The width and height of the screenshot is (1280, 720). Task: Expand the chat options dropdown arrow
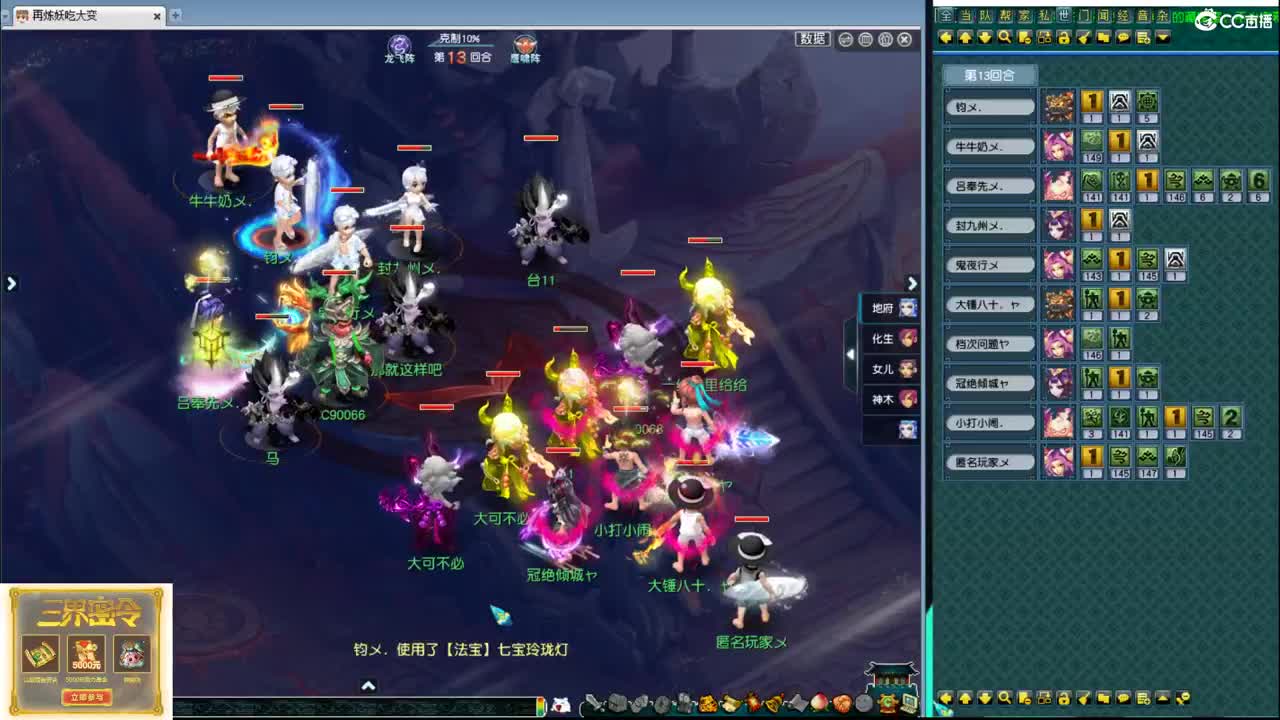click(x=1161, y=36)
